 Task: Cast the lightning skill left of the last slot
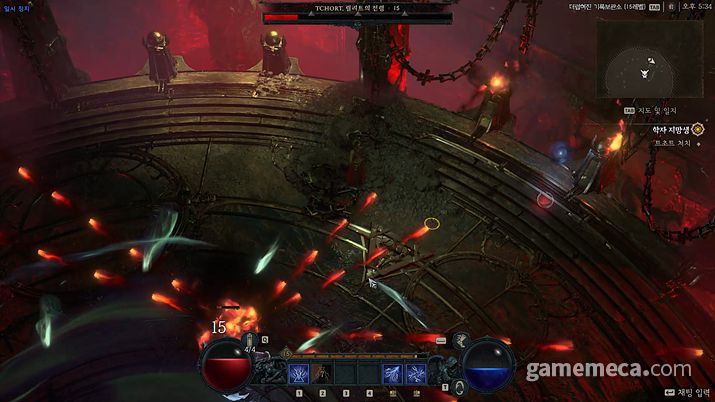point(394,374)
